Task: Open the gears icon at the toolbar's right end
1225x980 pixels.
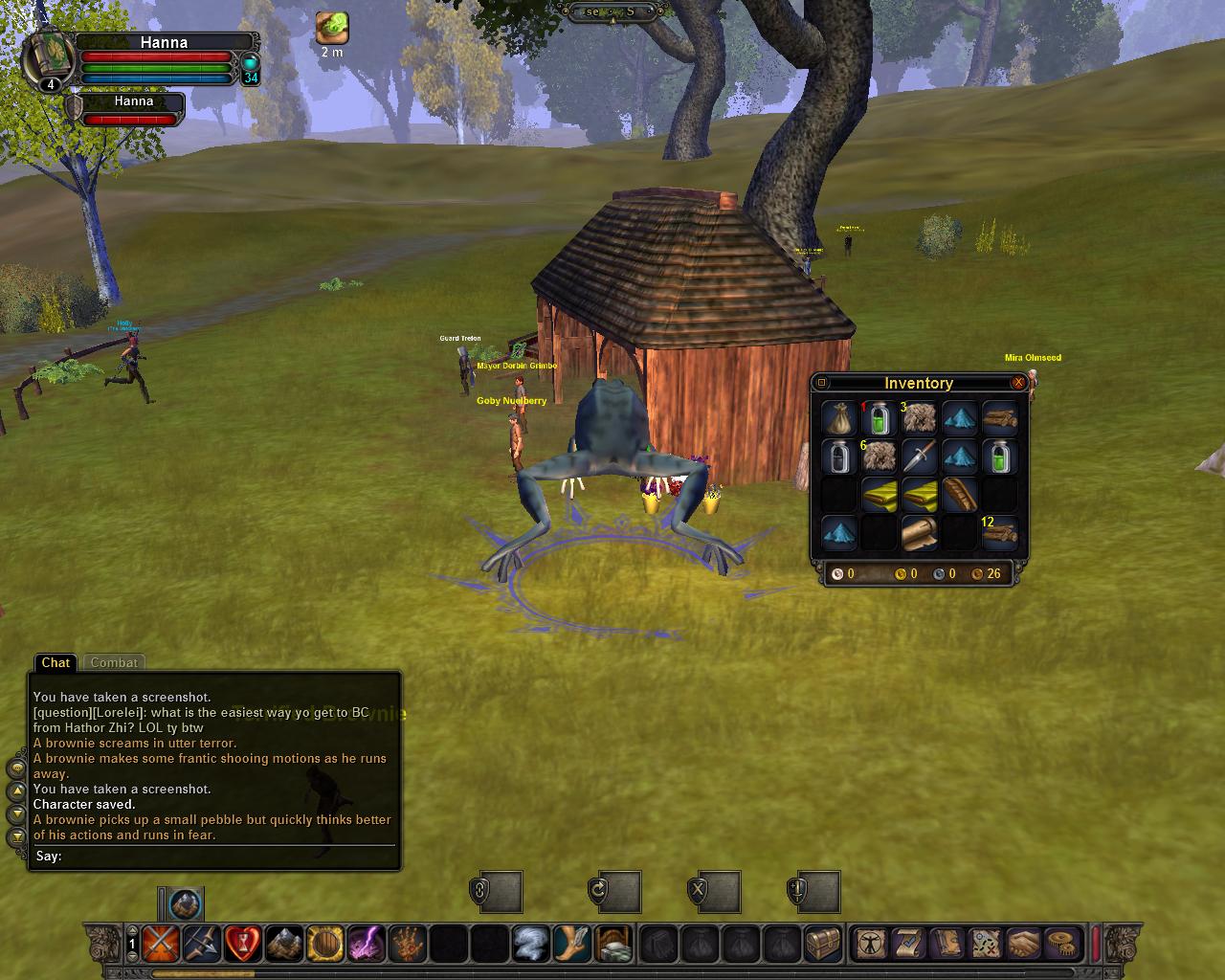Action: pyautogui.click(x=1060, y=946)
